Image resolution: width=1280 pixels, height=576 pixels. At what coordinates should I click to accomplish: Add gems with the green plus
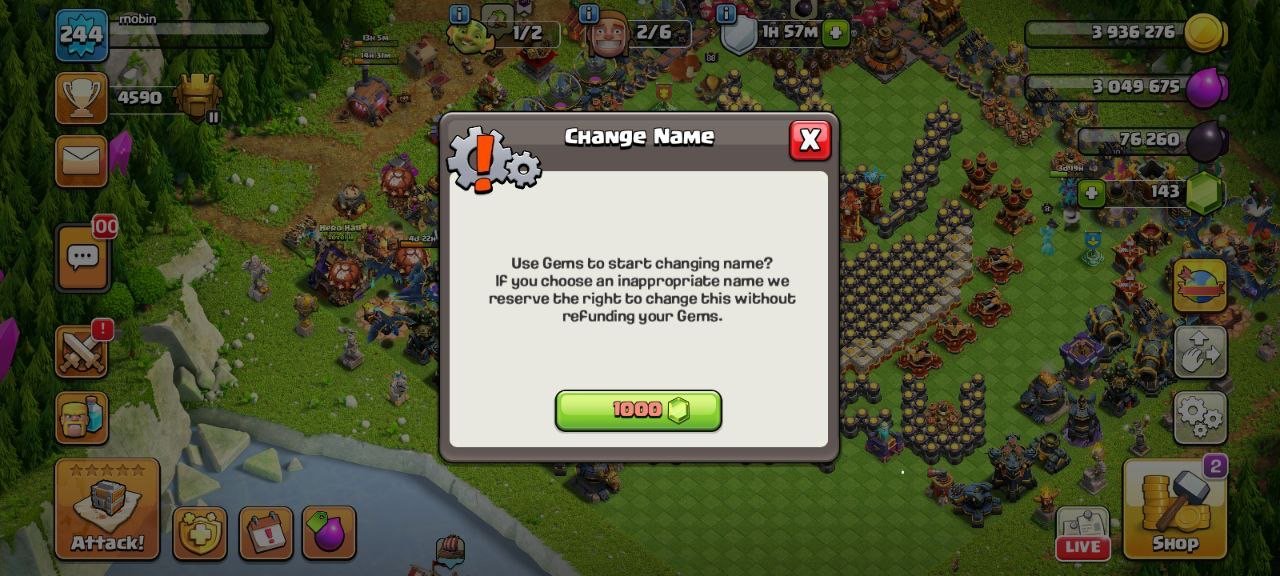click(1092, 192)
